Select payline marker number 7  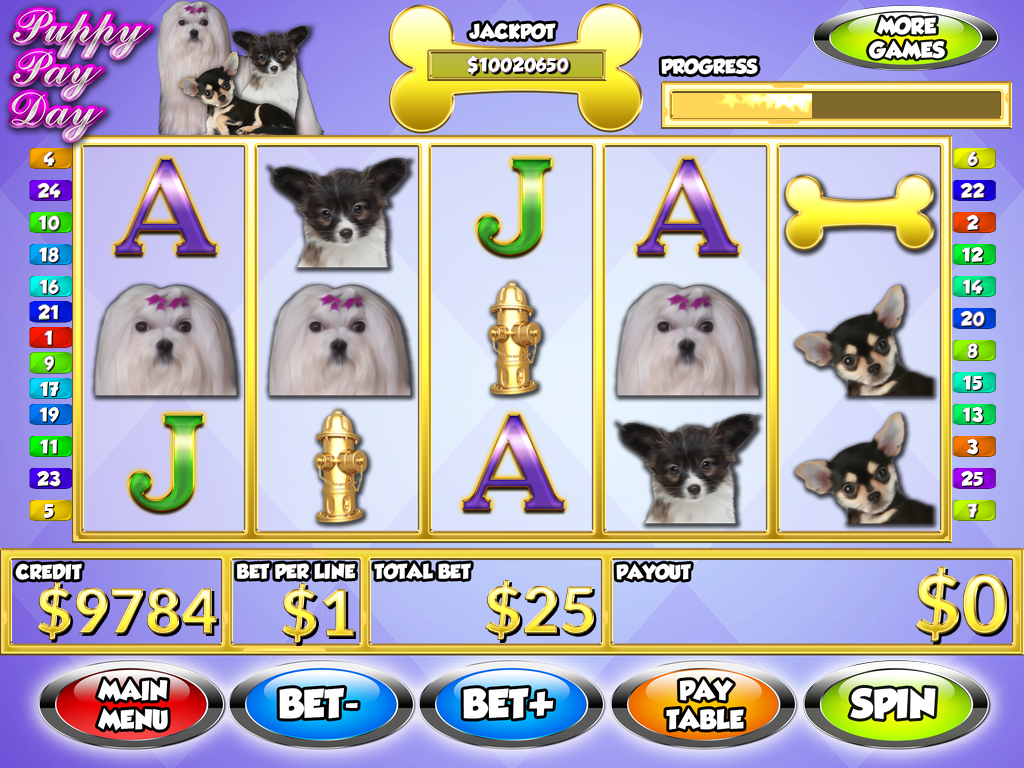[972, 510]
